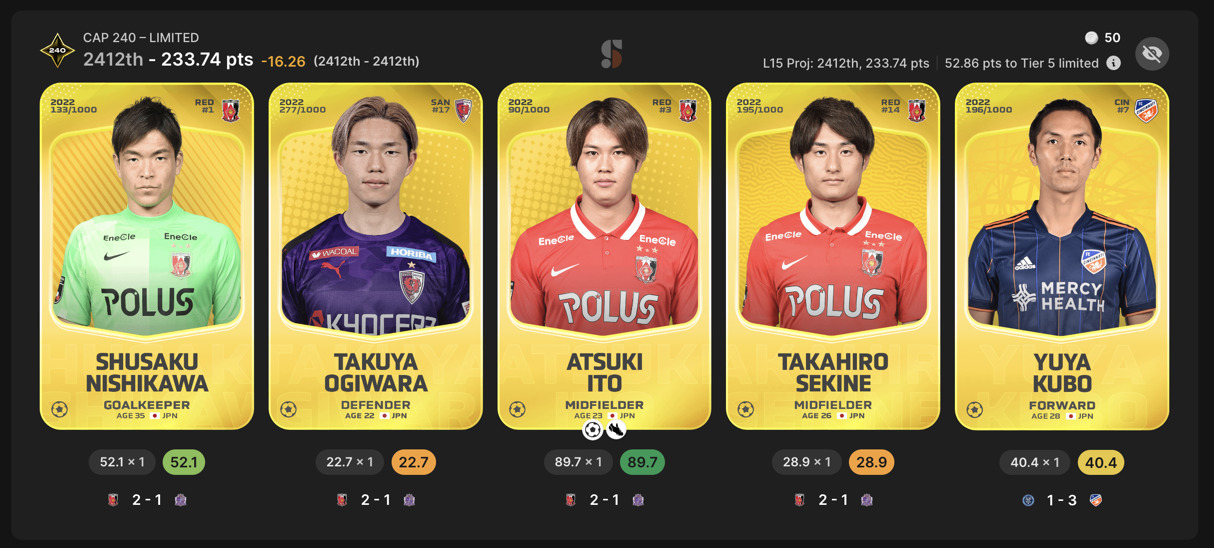1214x548 pixels.
Task: Open the 50 coin reward indicator
Action: coord(1102,38)
